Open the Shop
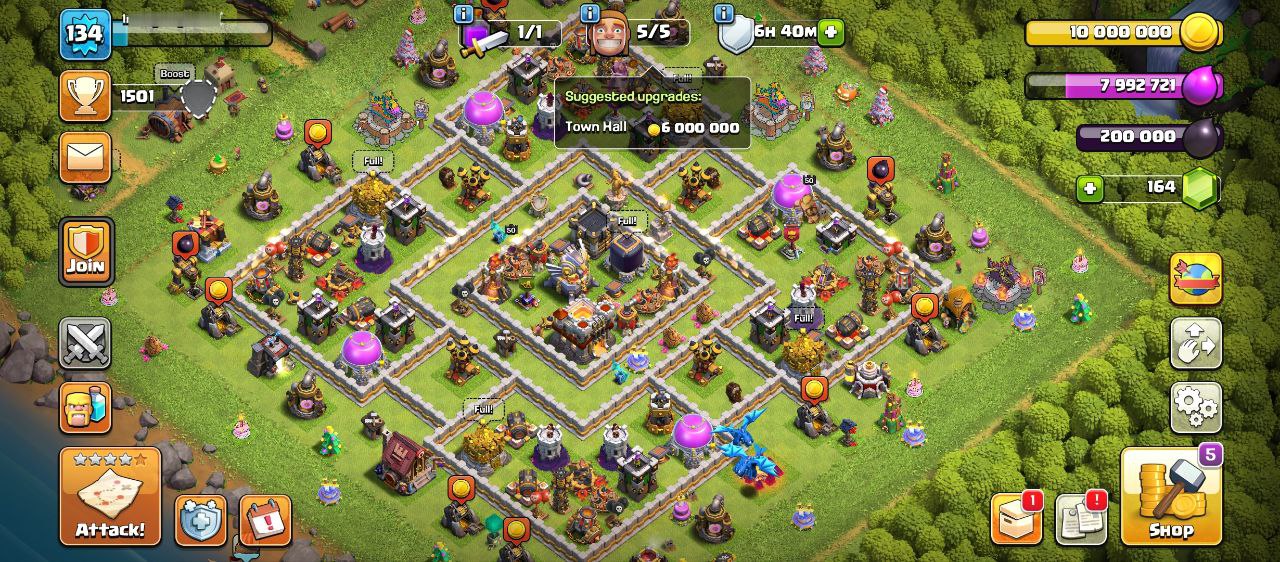 pyautogui.click(x=1171, y=497)
